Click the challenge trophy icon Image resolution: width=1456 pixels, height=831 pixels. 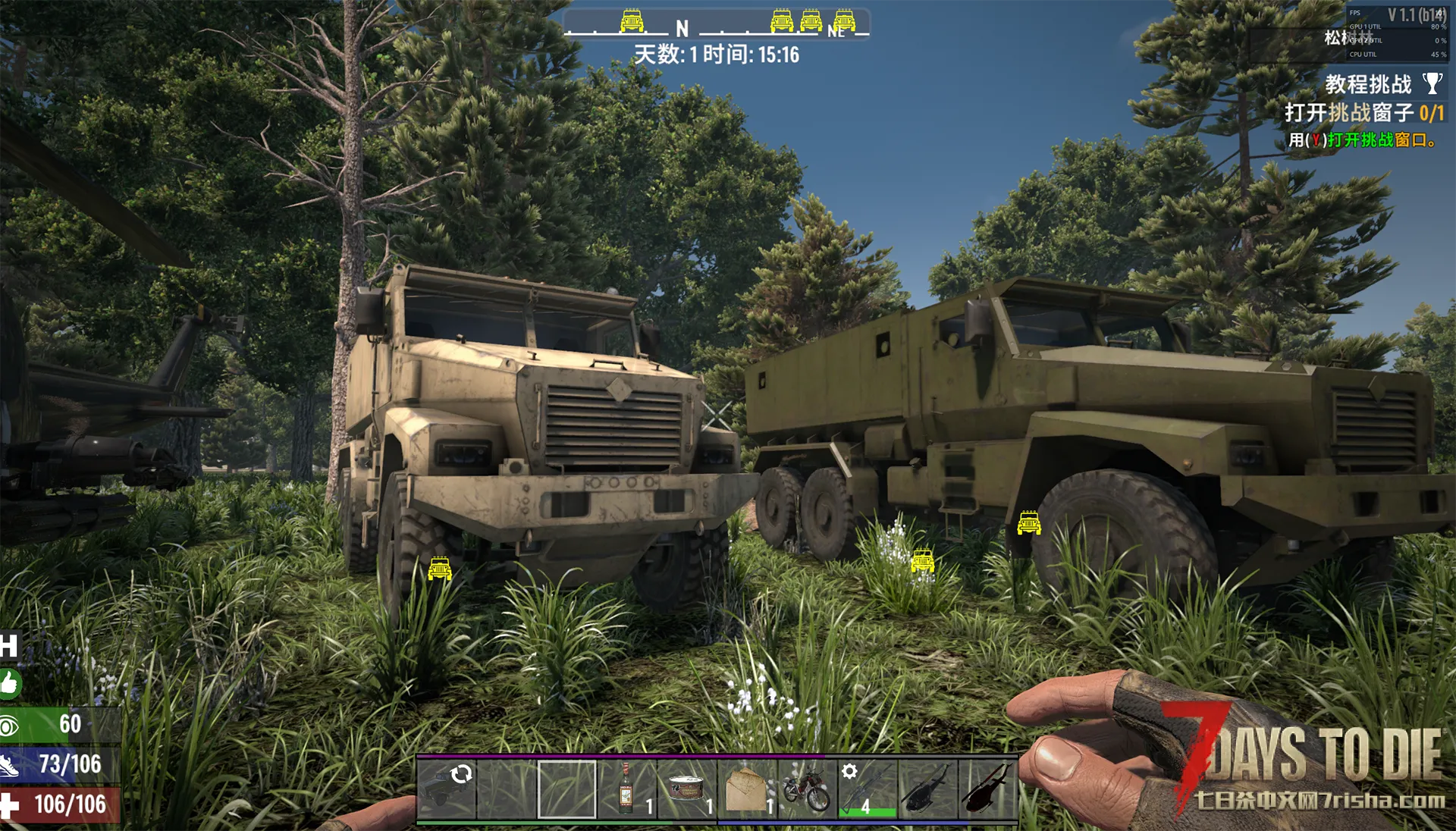[1432, 83]
